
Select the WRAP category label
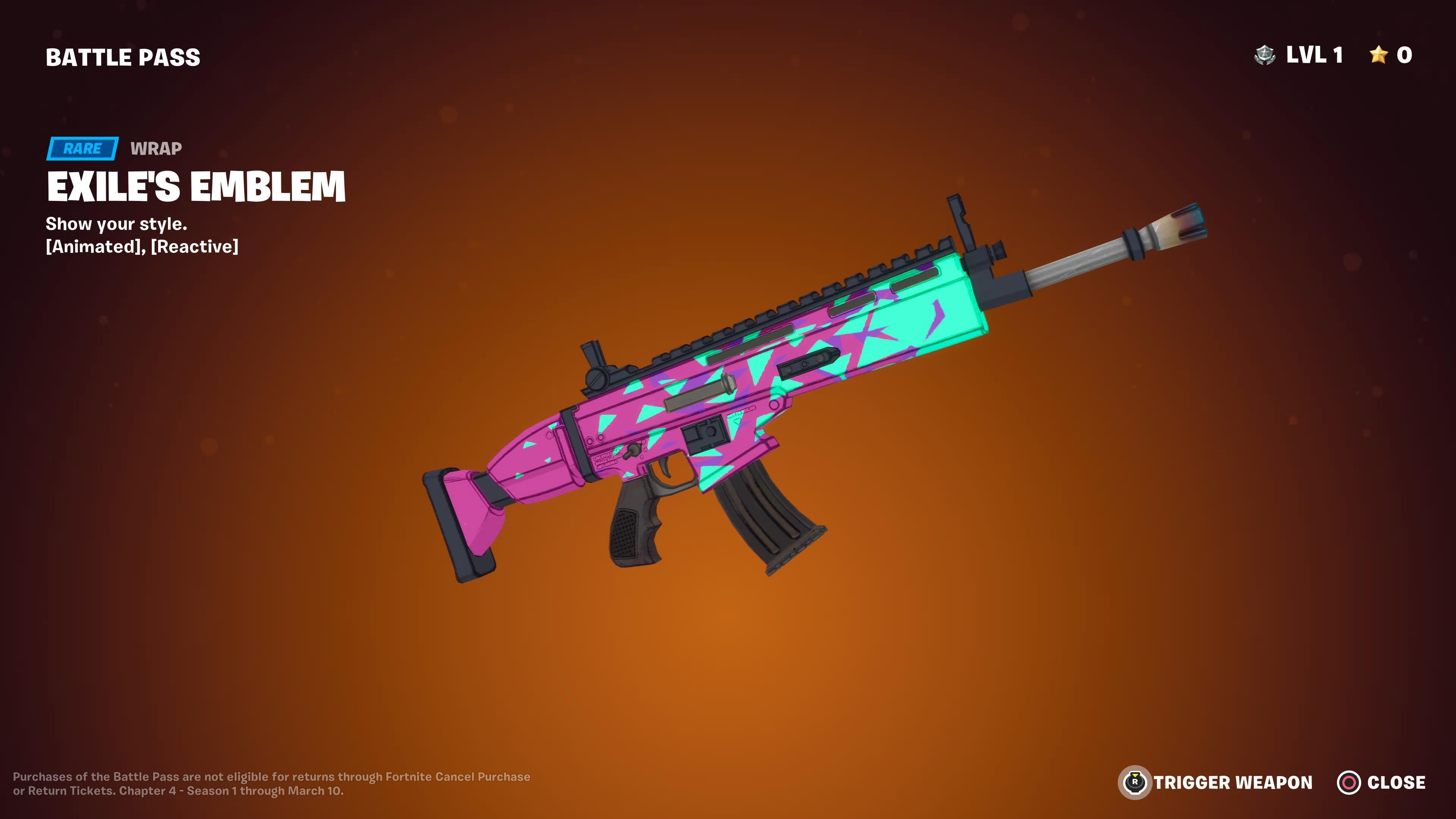[155, 149]
